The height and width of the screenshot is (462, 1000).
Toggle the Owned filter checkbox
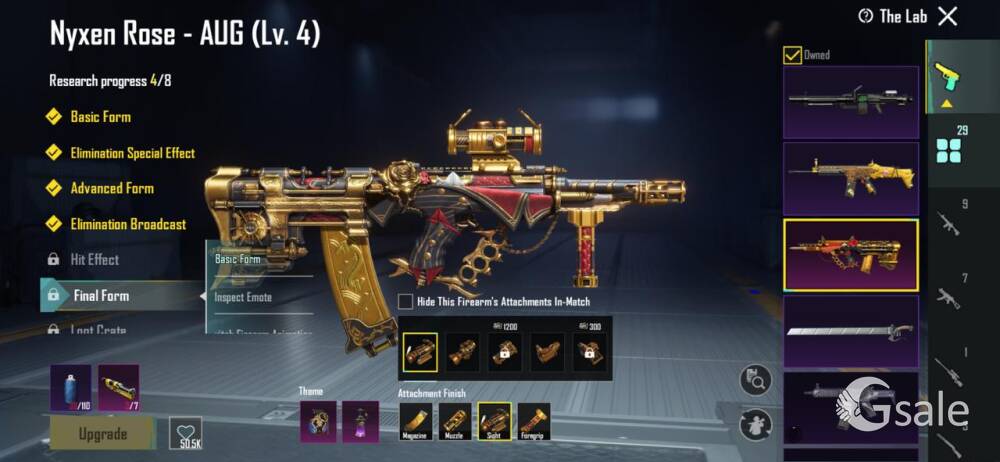click(x=792, y=55)
